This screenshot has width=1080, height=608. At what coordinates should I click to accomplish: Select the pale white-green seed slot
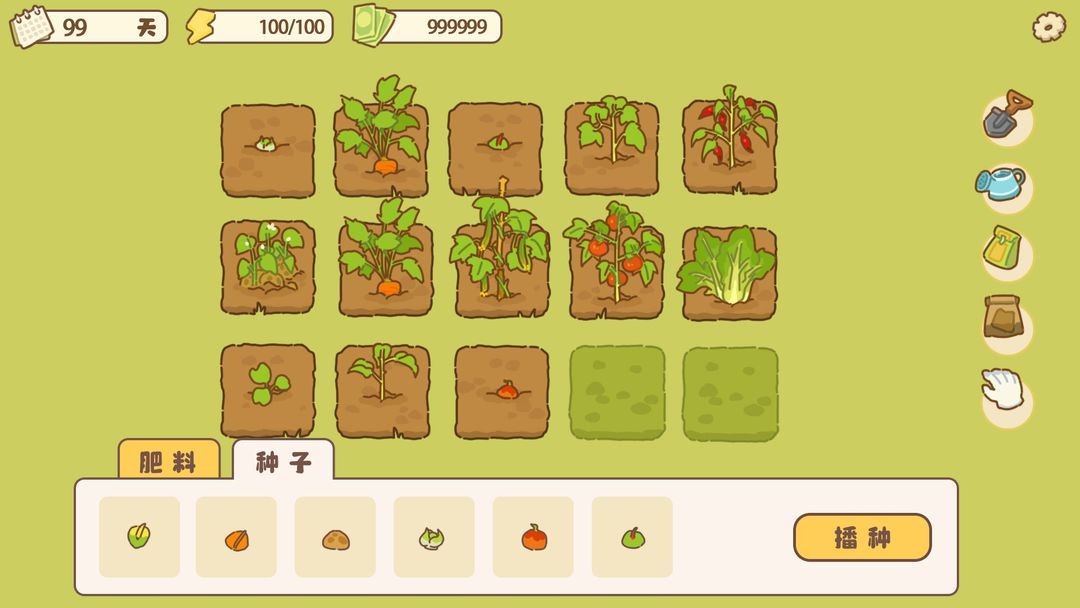click(x=434, y=537)
